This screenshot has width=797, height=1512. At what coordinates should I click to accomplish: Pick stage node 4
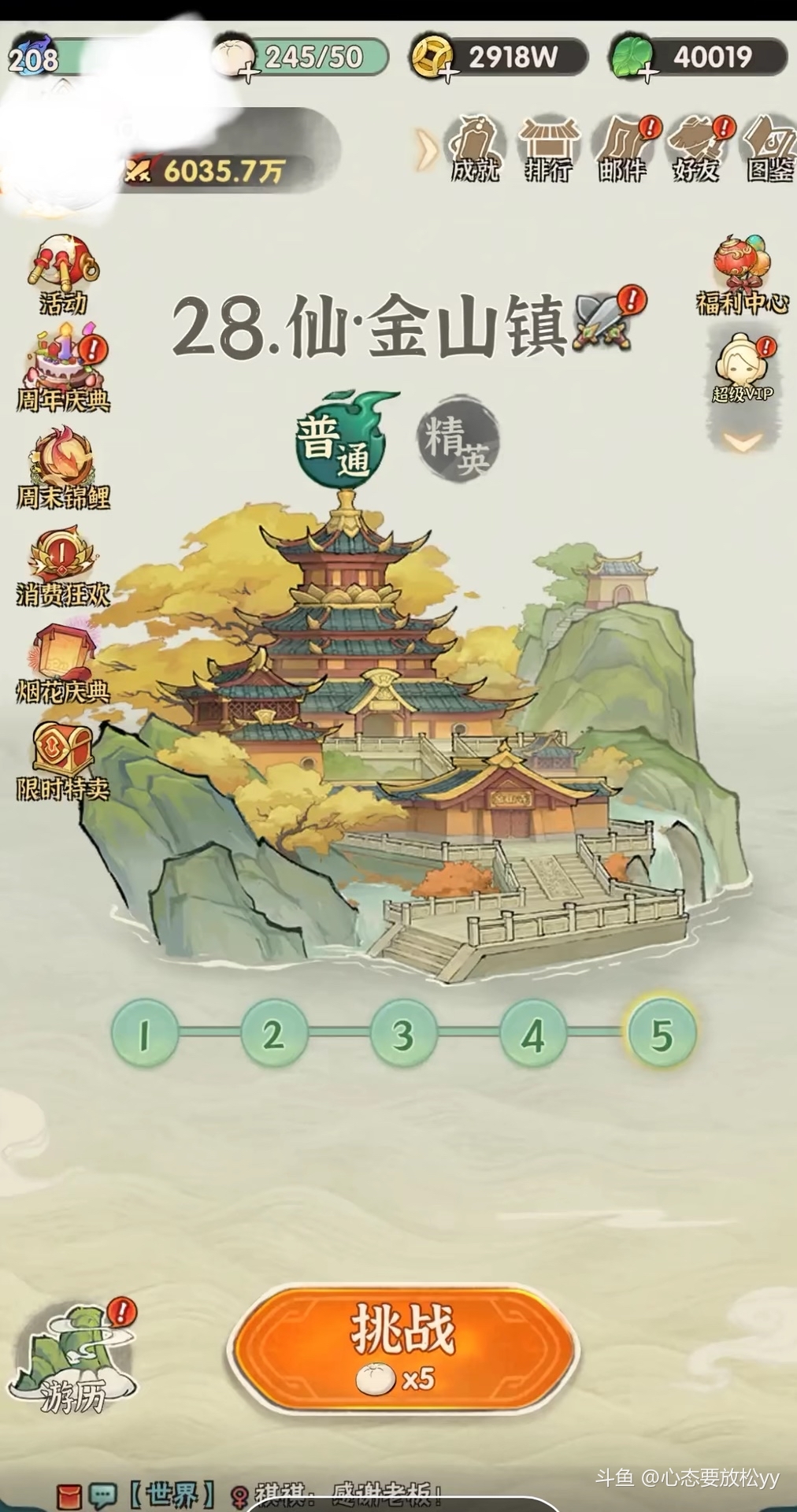click(x=532, y=1034)
